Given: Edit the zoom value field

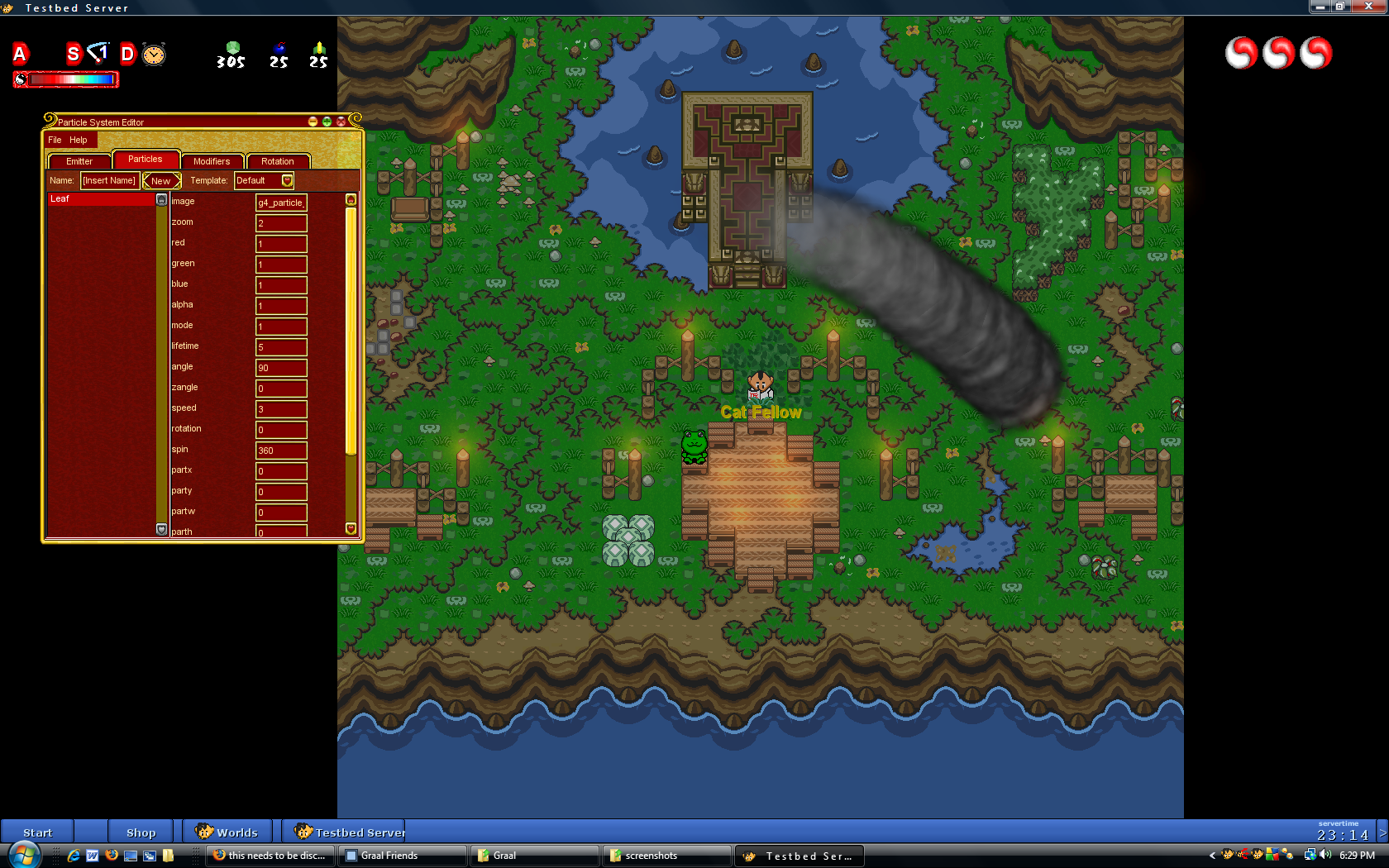Looking at the screenshot, I should click(x=281, y=223).
